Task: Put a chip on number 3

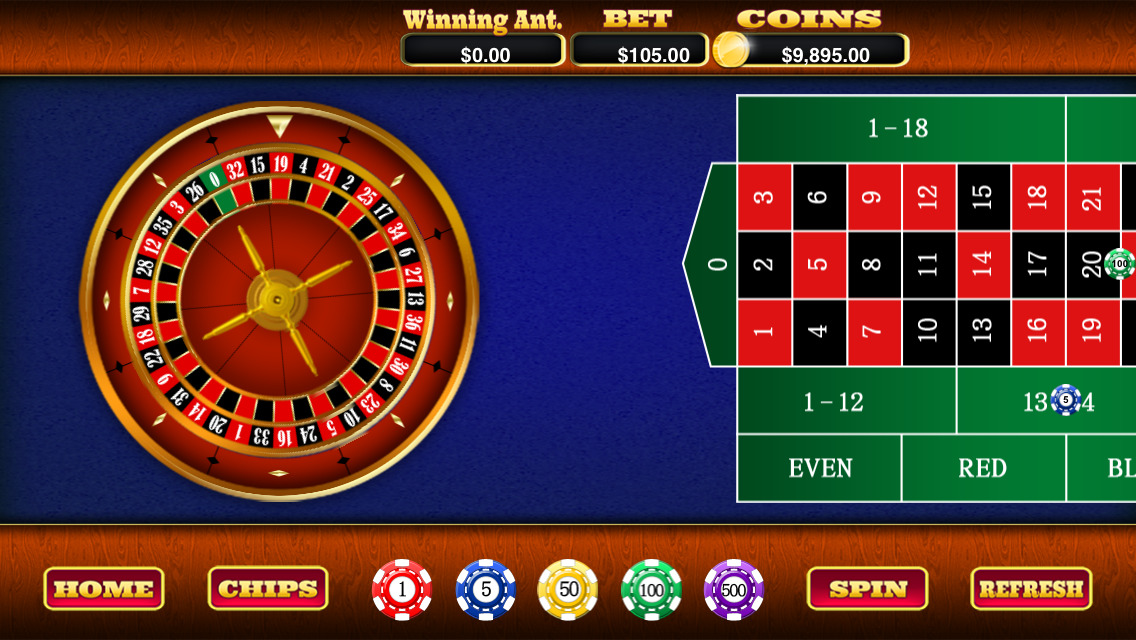Action: pos(765,197)
